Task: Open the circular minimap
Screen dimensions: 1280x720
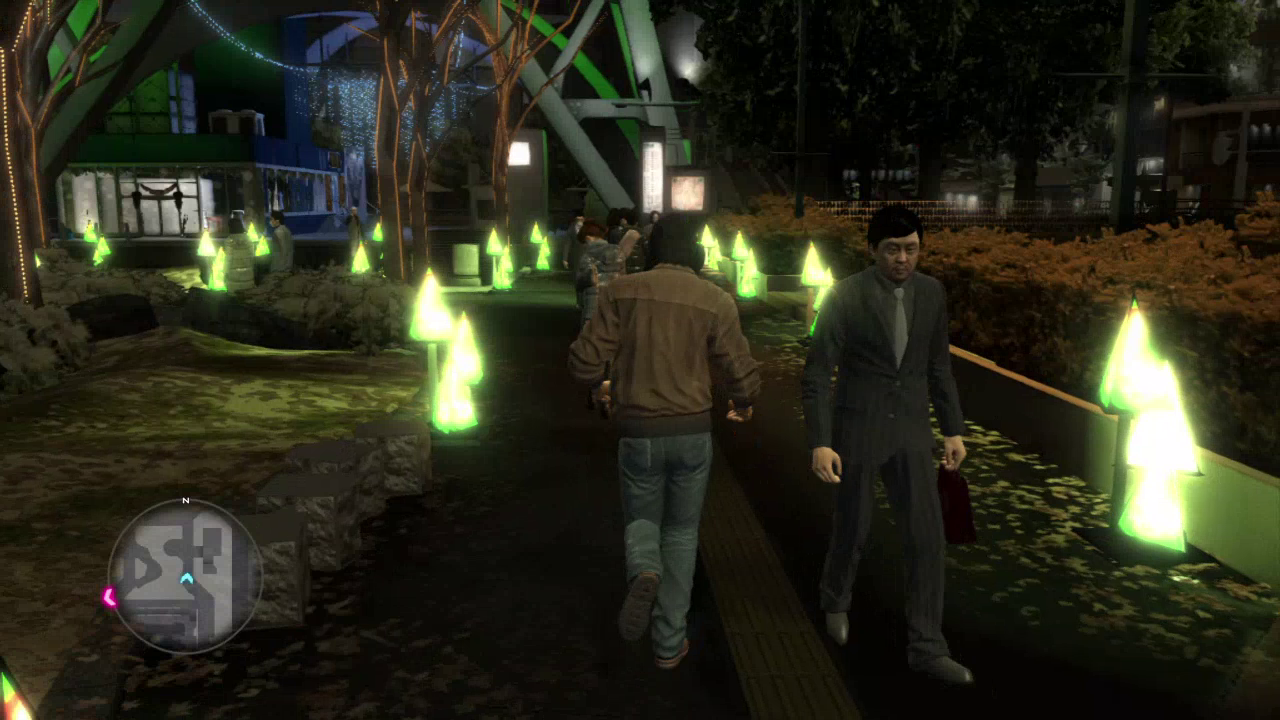Action: pos(185,576)
